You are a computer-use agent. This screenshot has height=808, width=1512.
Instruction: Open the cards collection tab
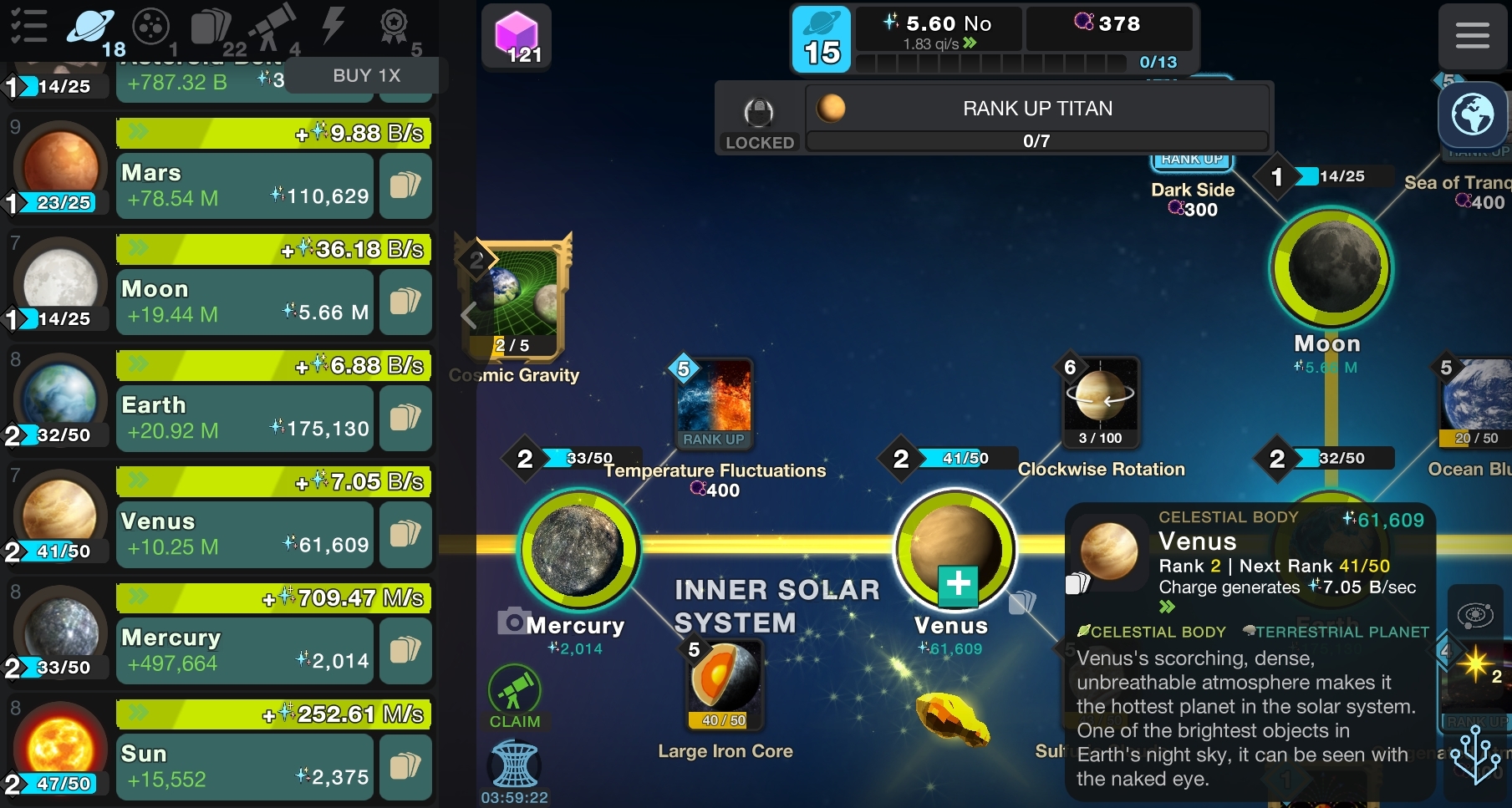tap(212, 28)
